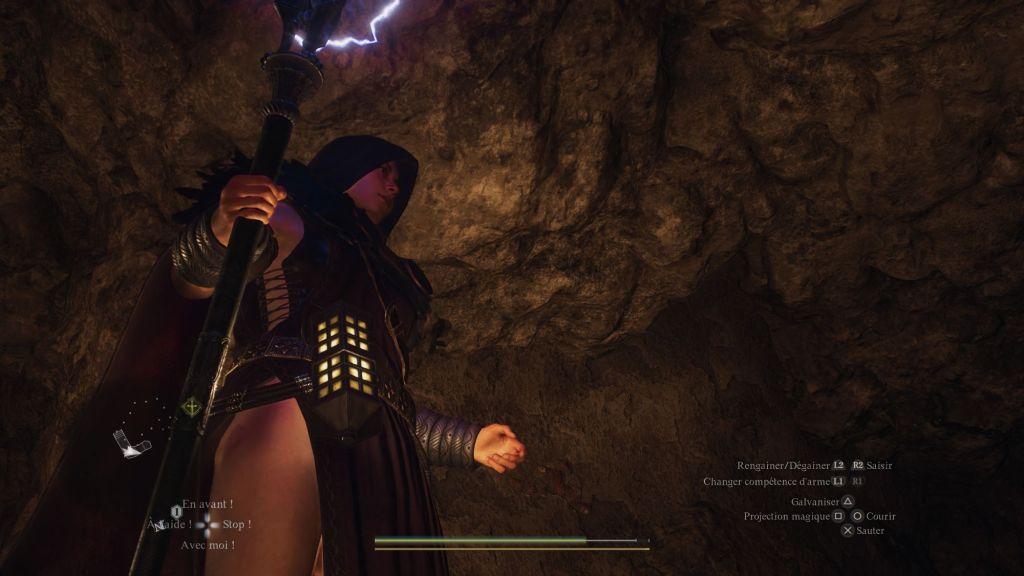
Task: Click the white lantern status icon
Action: [130, 443]
